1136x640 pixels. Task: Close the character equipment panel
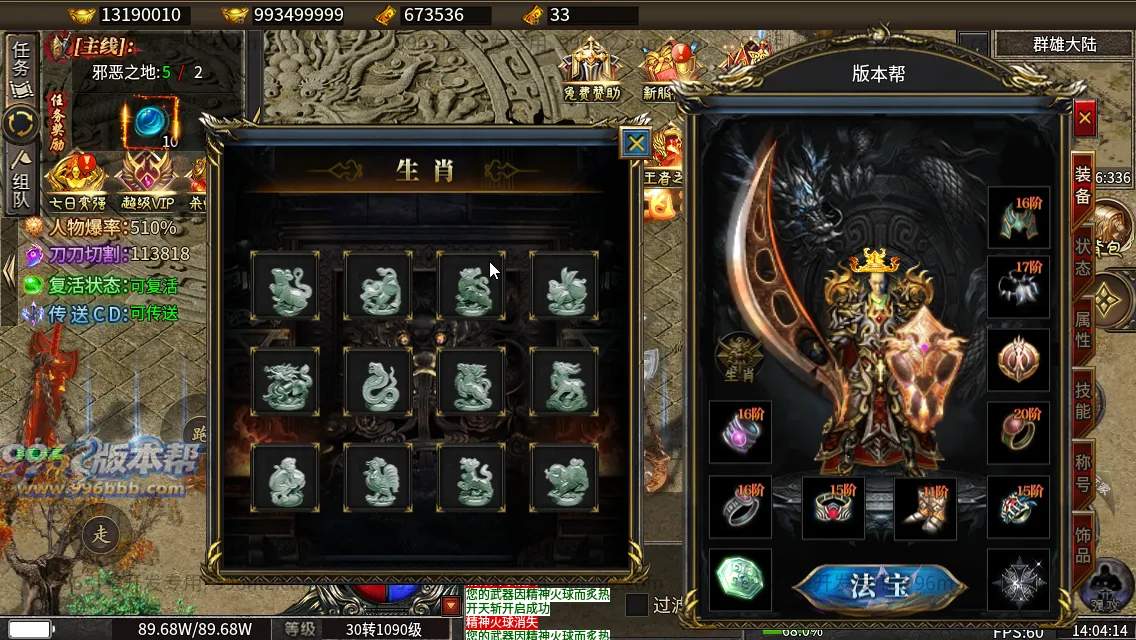coord(1085,119)
